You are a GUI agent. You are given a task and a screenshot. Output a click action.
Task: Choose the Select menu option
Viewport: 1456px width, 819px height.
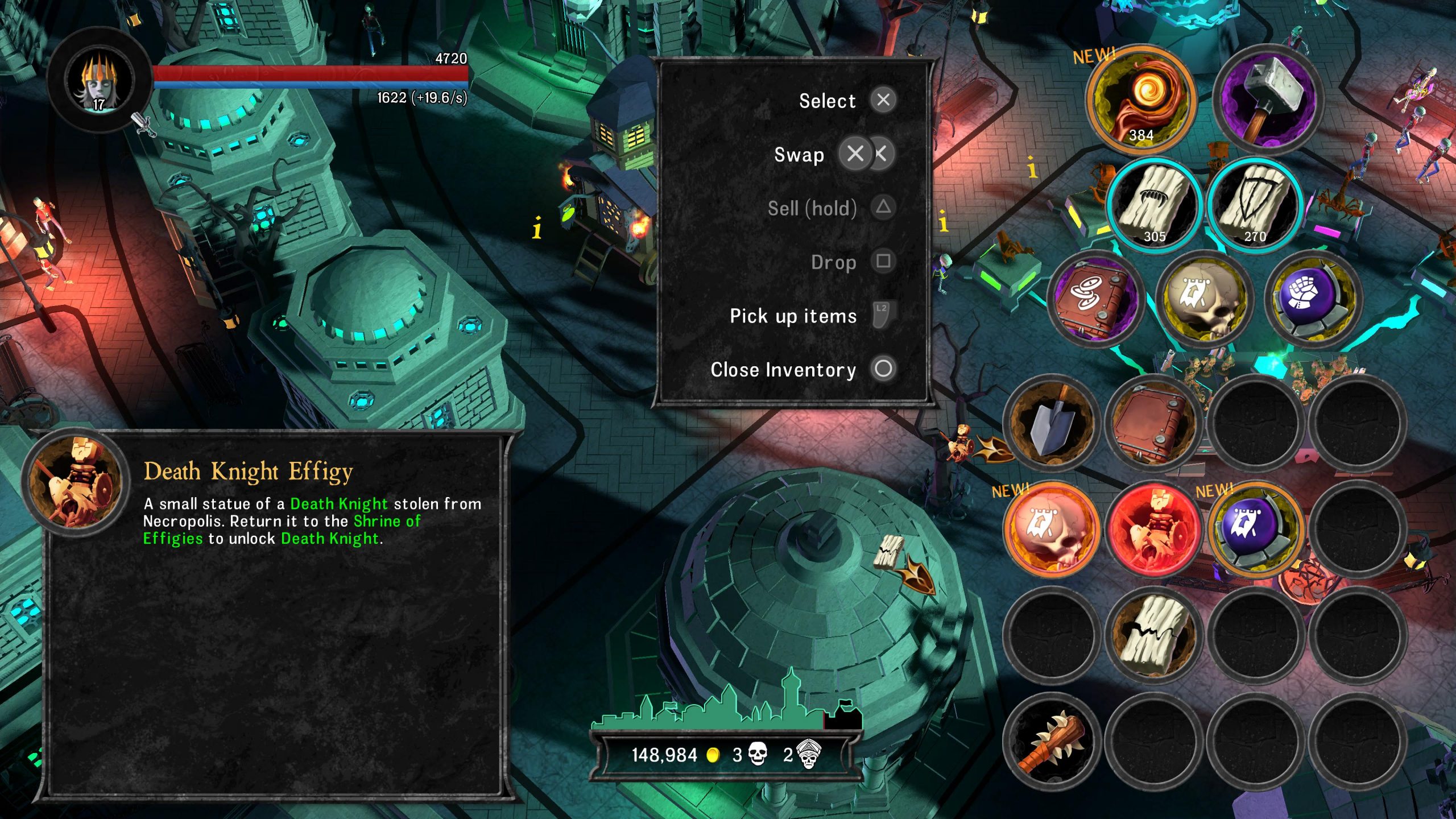pyautogui.click(x=828, y=101)
